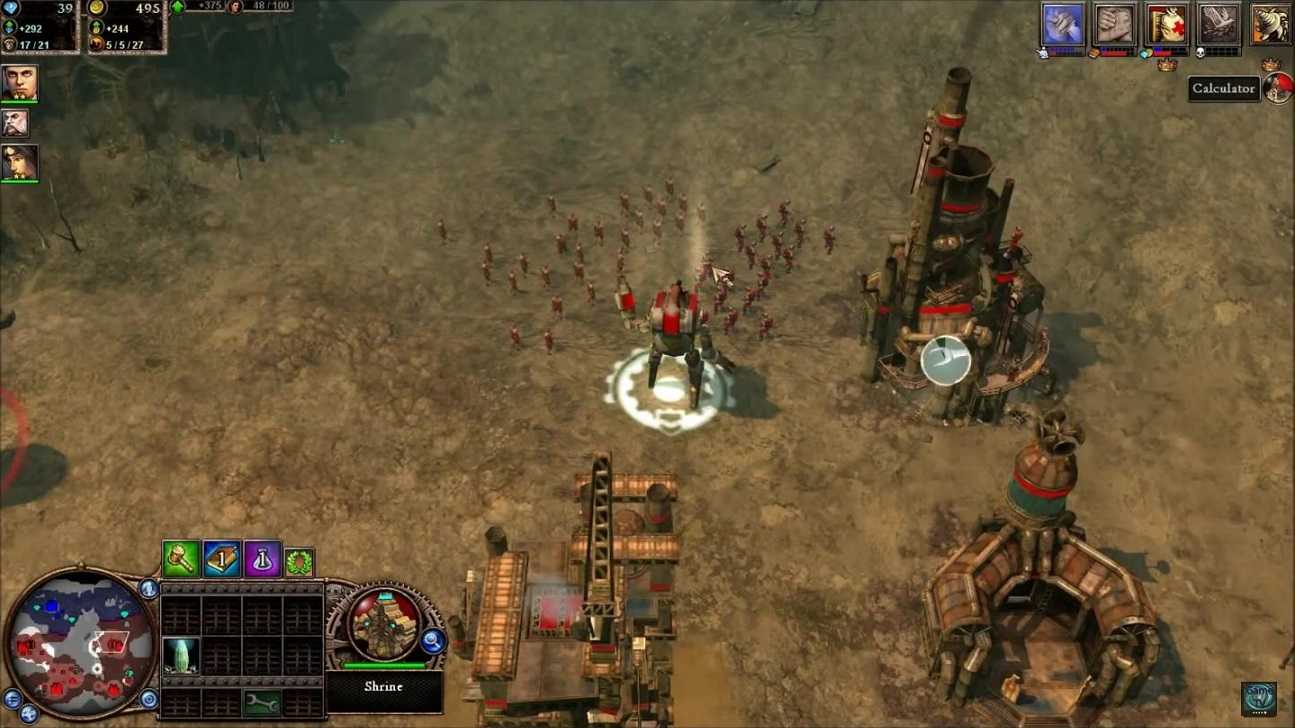
Task: Click the green wrench repair button
Action: coord(262,702)
